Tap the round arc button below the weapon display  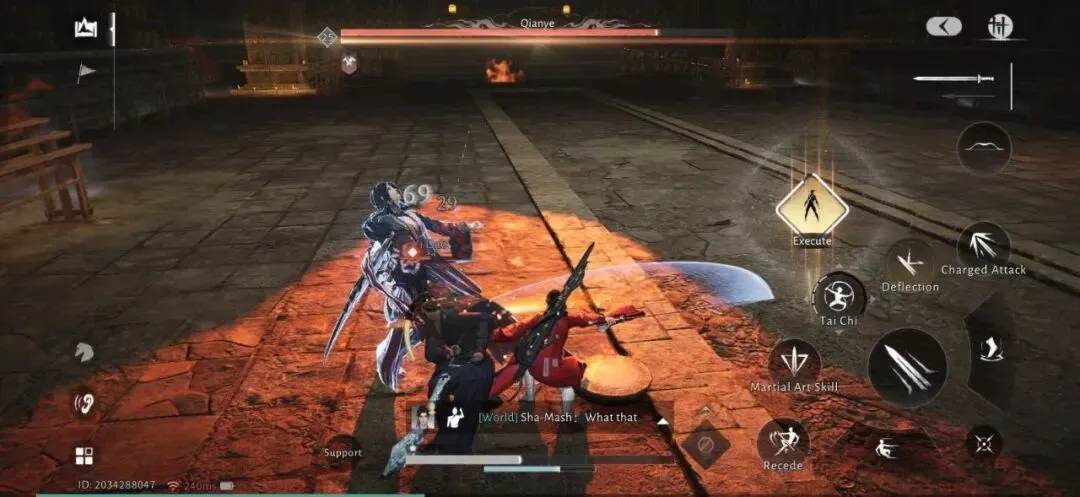984,148
